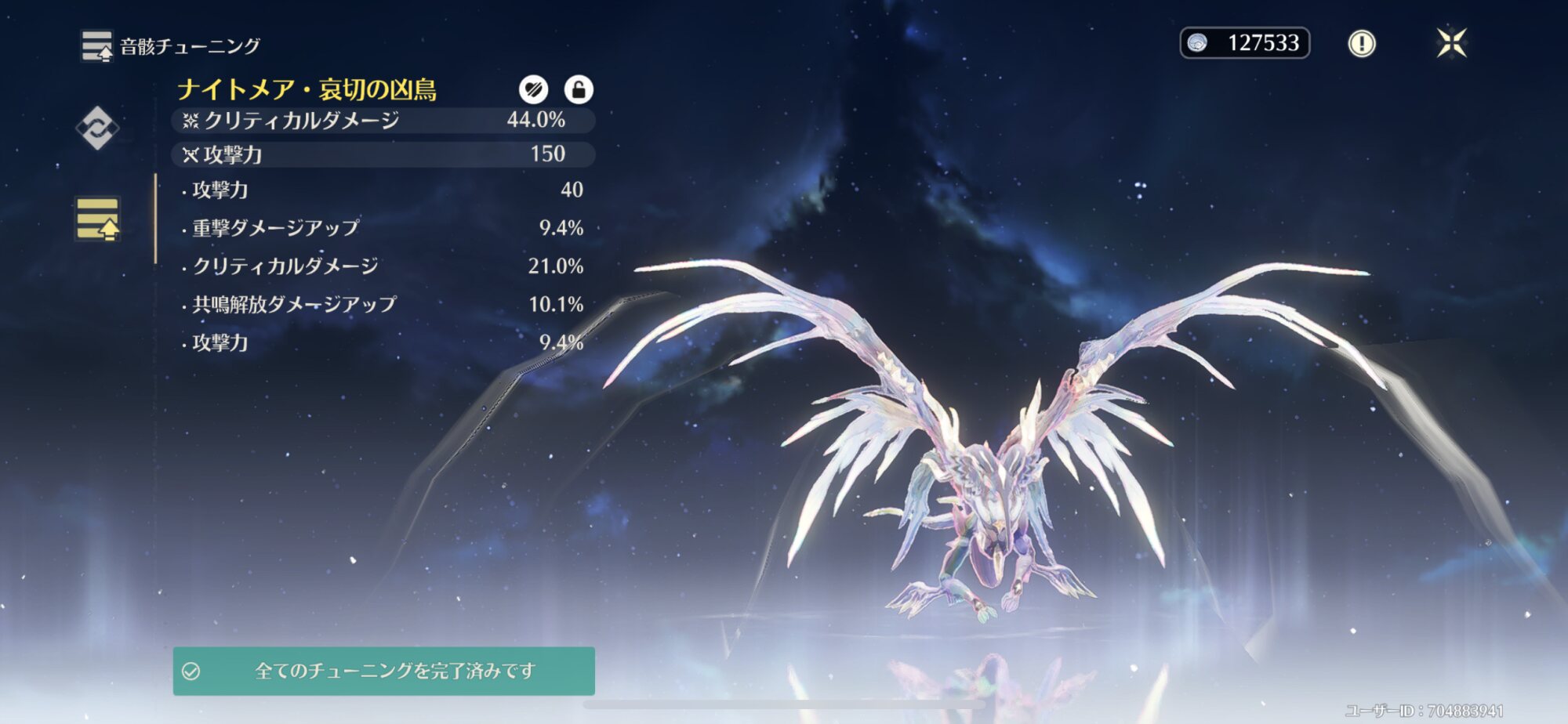Select the Critical Damage 44.0% main stat row
The height and width of the screenshot is (724, 1568).
pyautogui.click(x=383, y=120)
